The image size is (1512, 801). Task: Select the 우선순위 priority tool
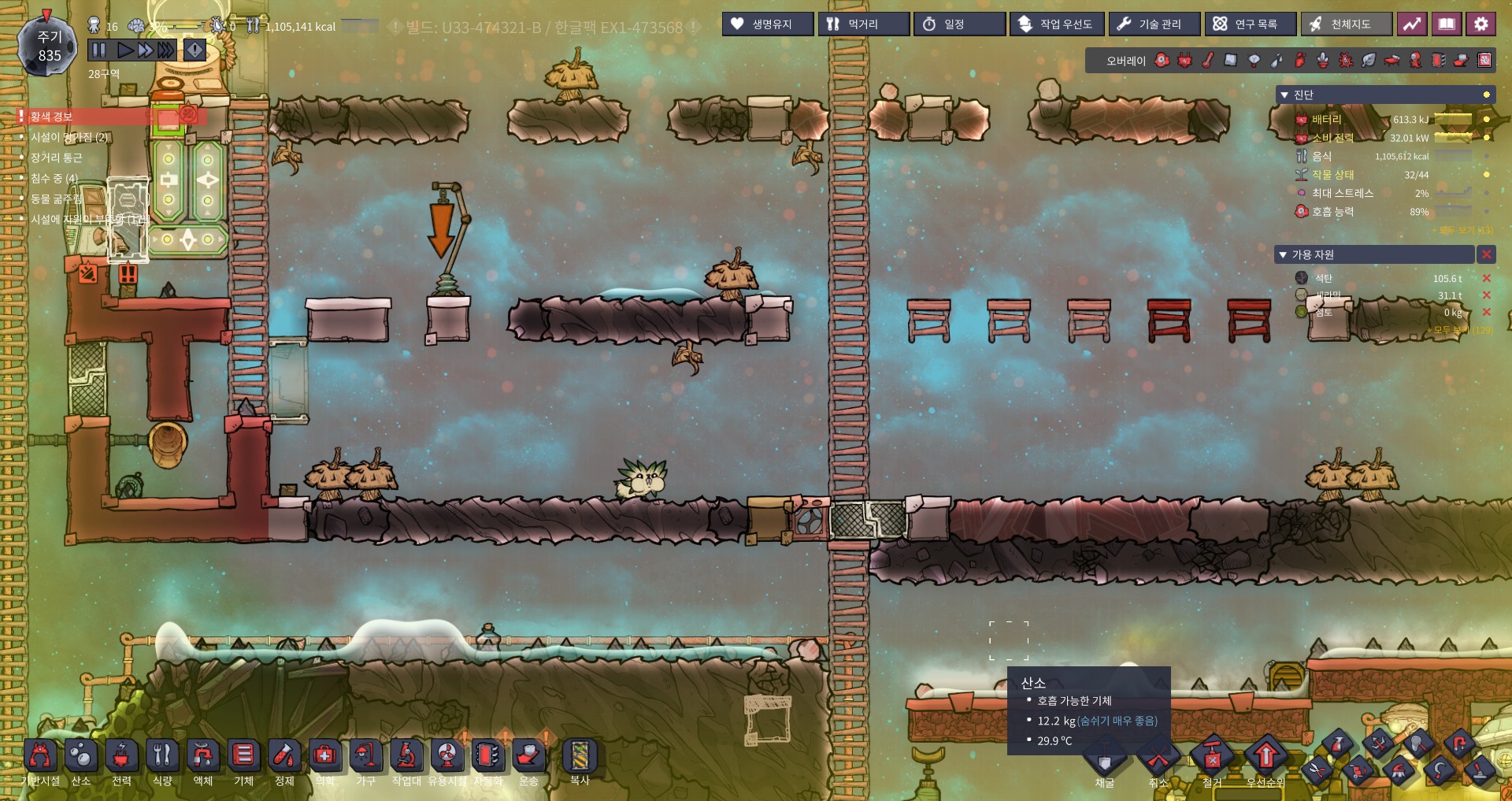click(1266, 758)
